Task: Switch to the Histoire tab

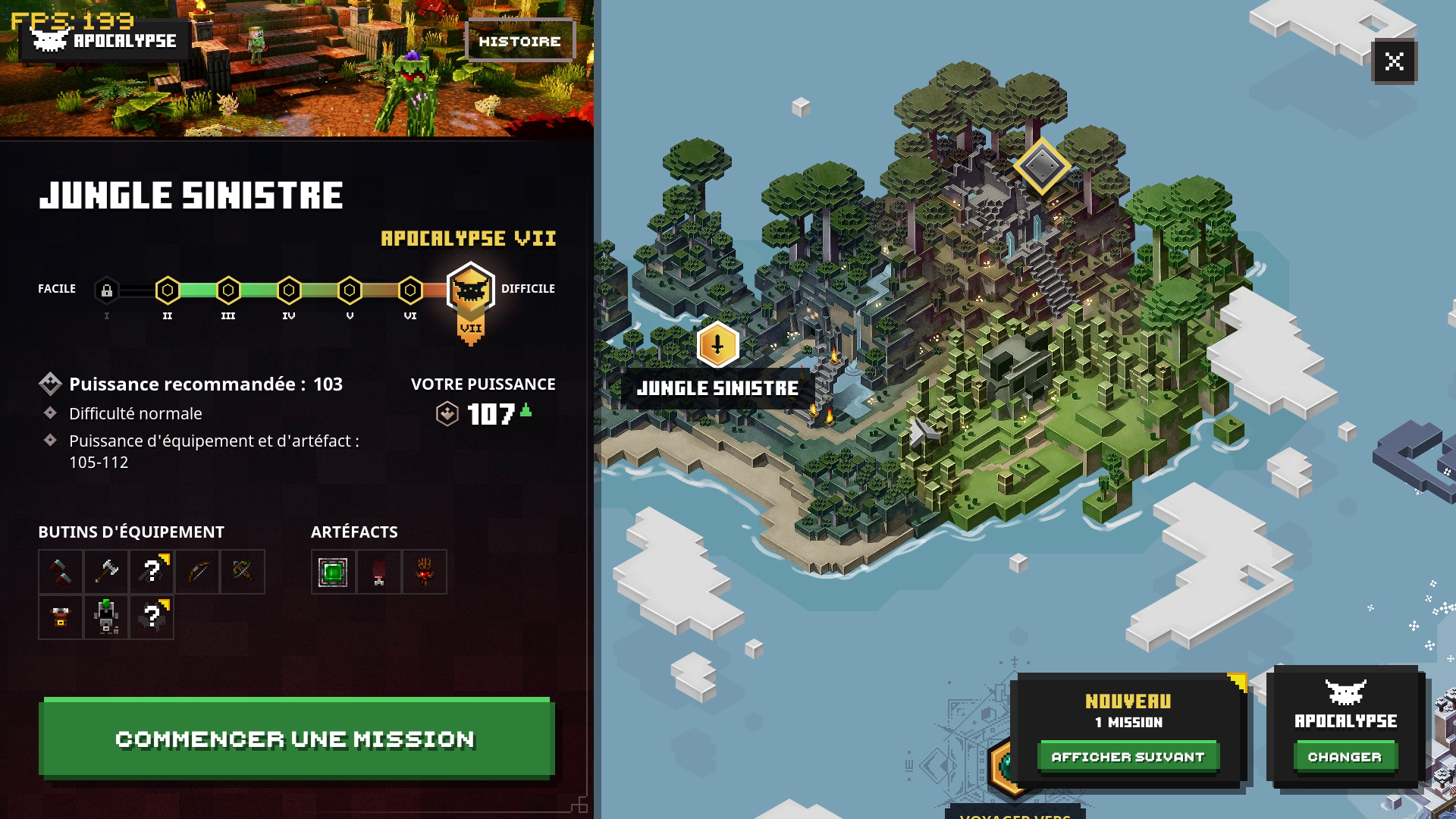Action: pos(521,41)
